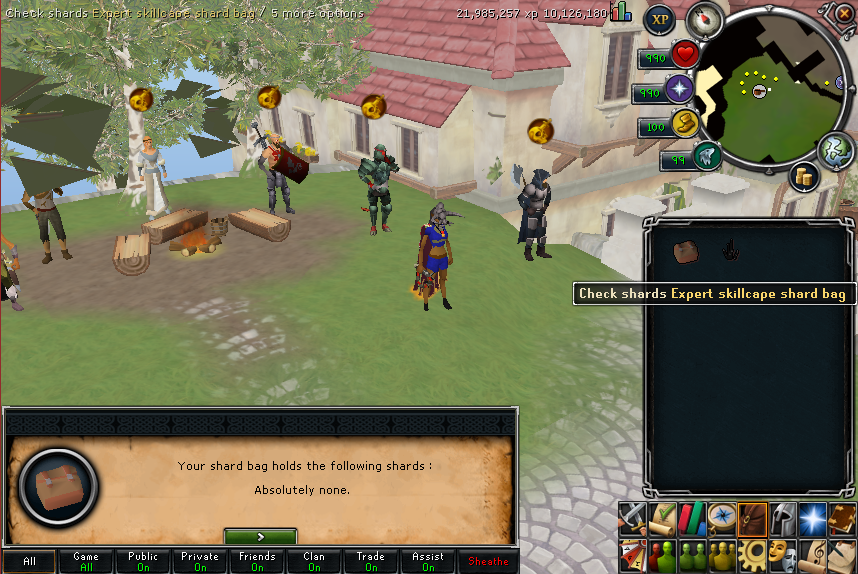The image size is (858, 574).
Task: Toggle the prayer points orb
Action: pos(681,90)
